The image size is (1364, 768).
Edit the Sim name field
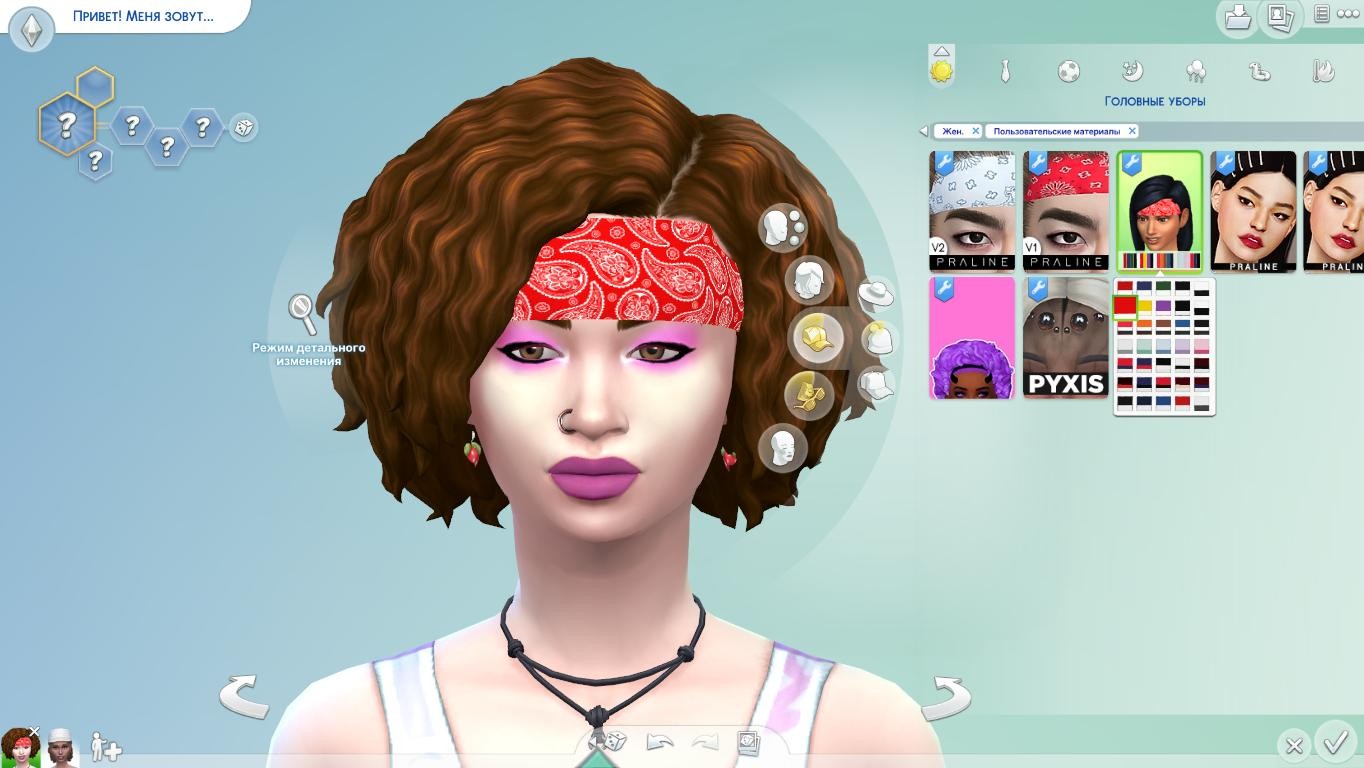pos(143,16)
